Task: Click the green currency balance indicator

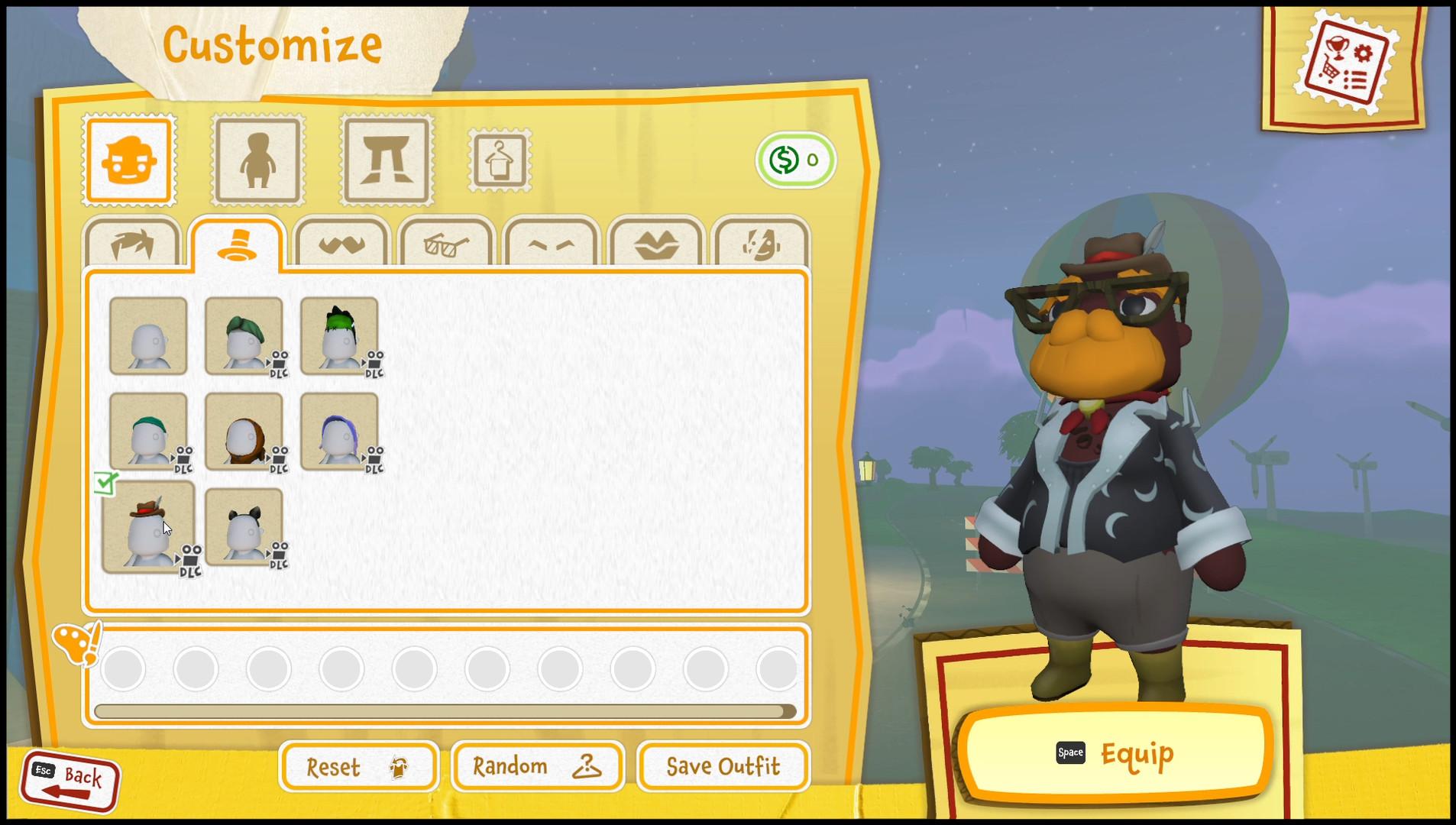Action: 796,160
